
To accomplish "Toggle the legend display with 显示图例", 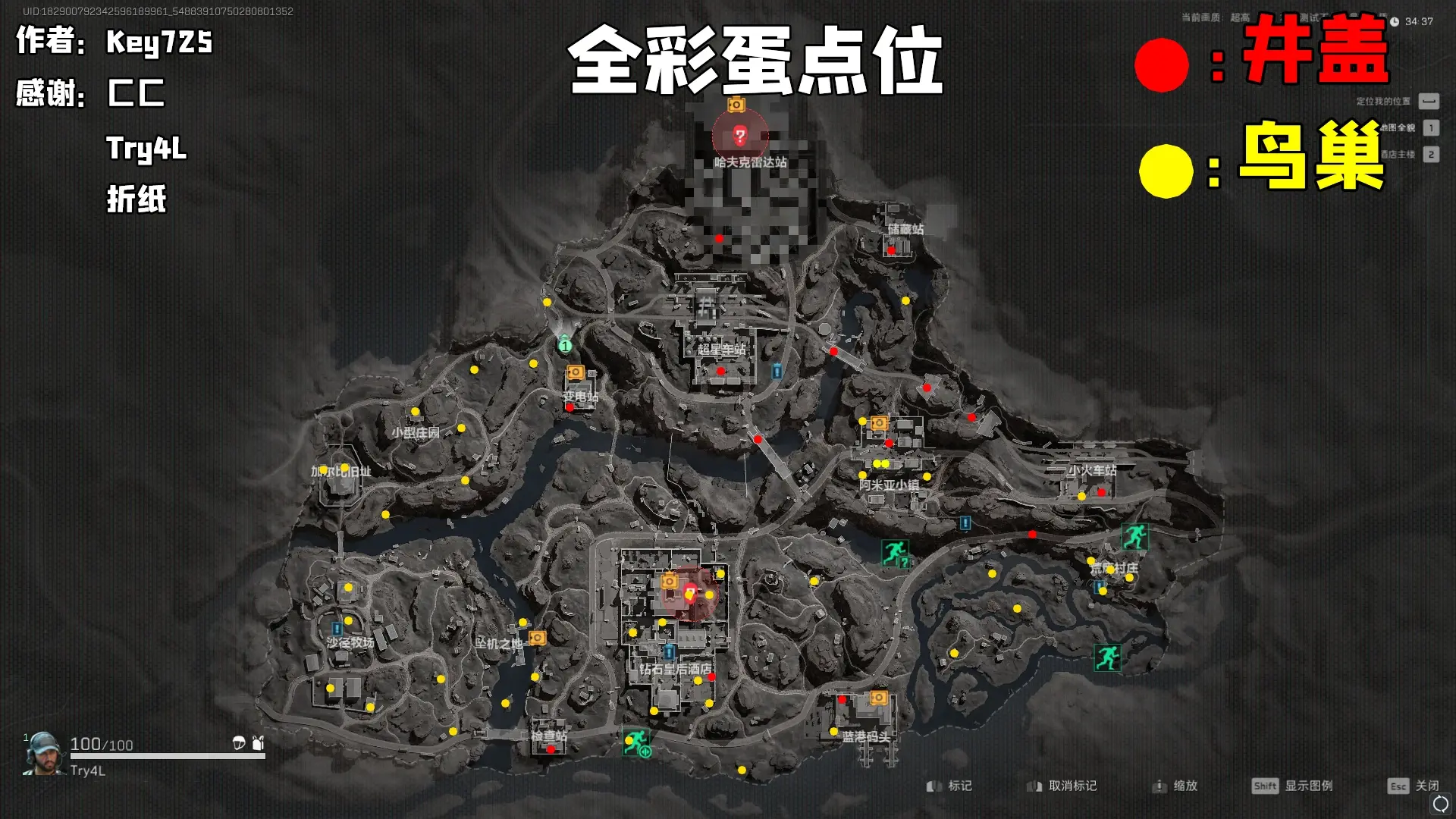I will 1310,786.
